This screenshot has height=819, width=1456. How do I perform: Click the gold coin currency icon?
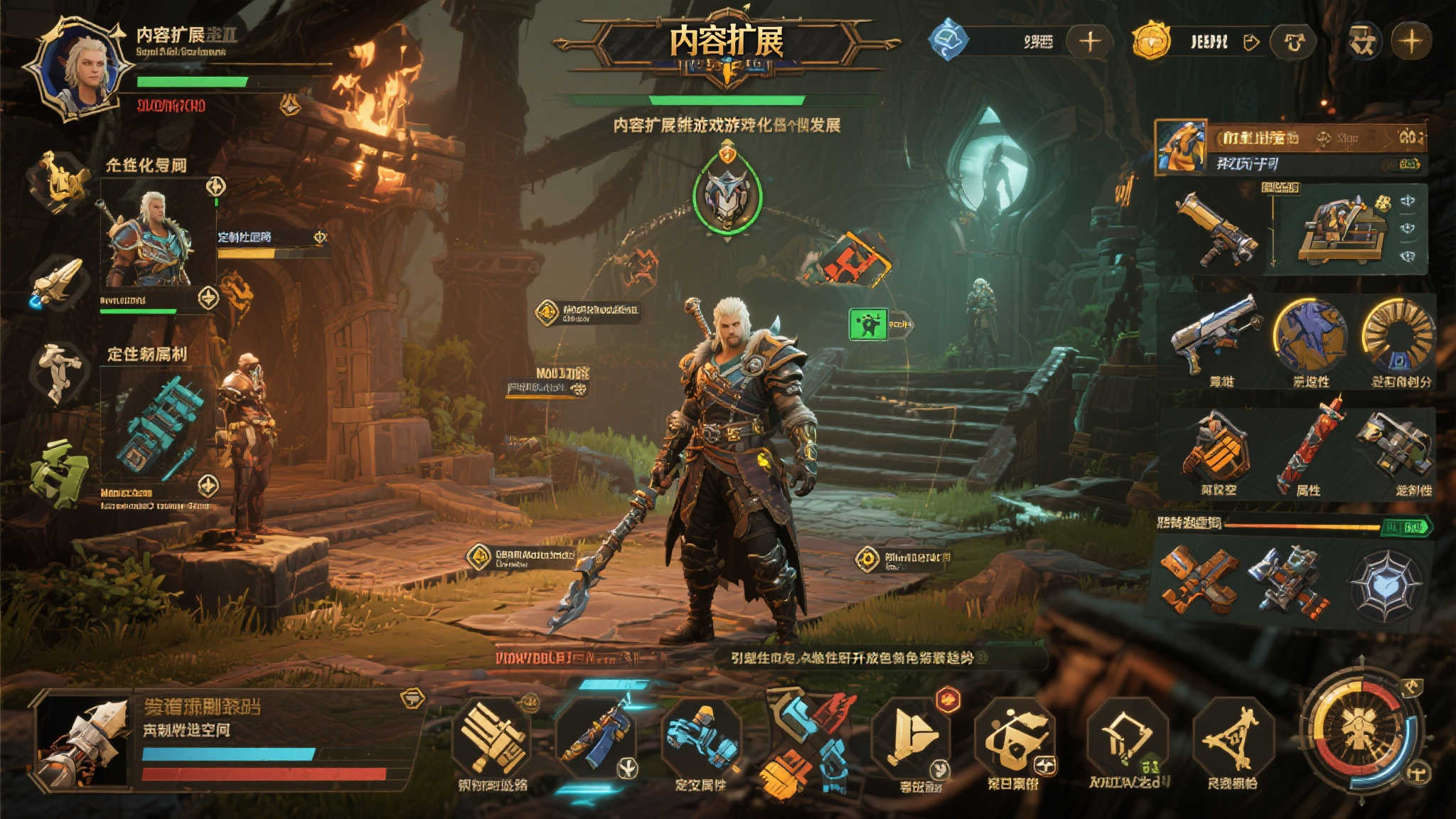pyautogui.click(x=1151, y=41)
